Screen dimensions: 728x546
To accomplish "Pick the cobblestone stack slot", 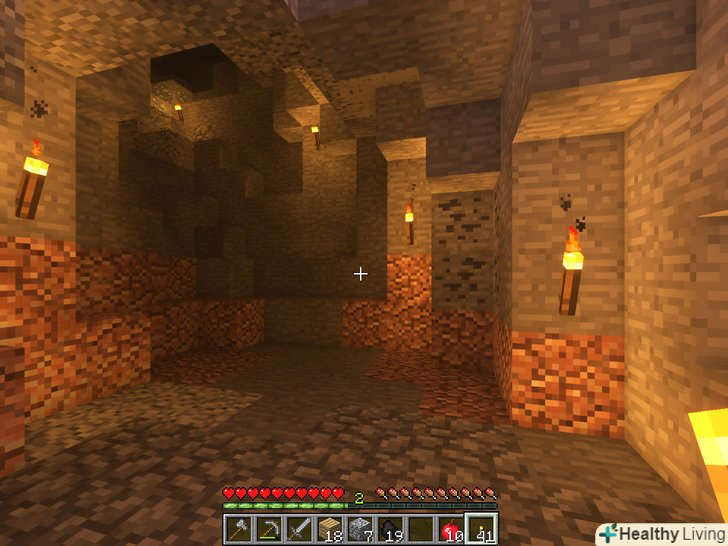I will point(360,529).
